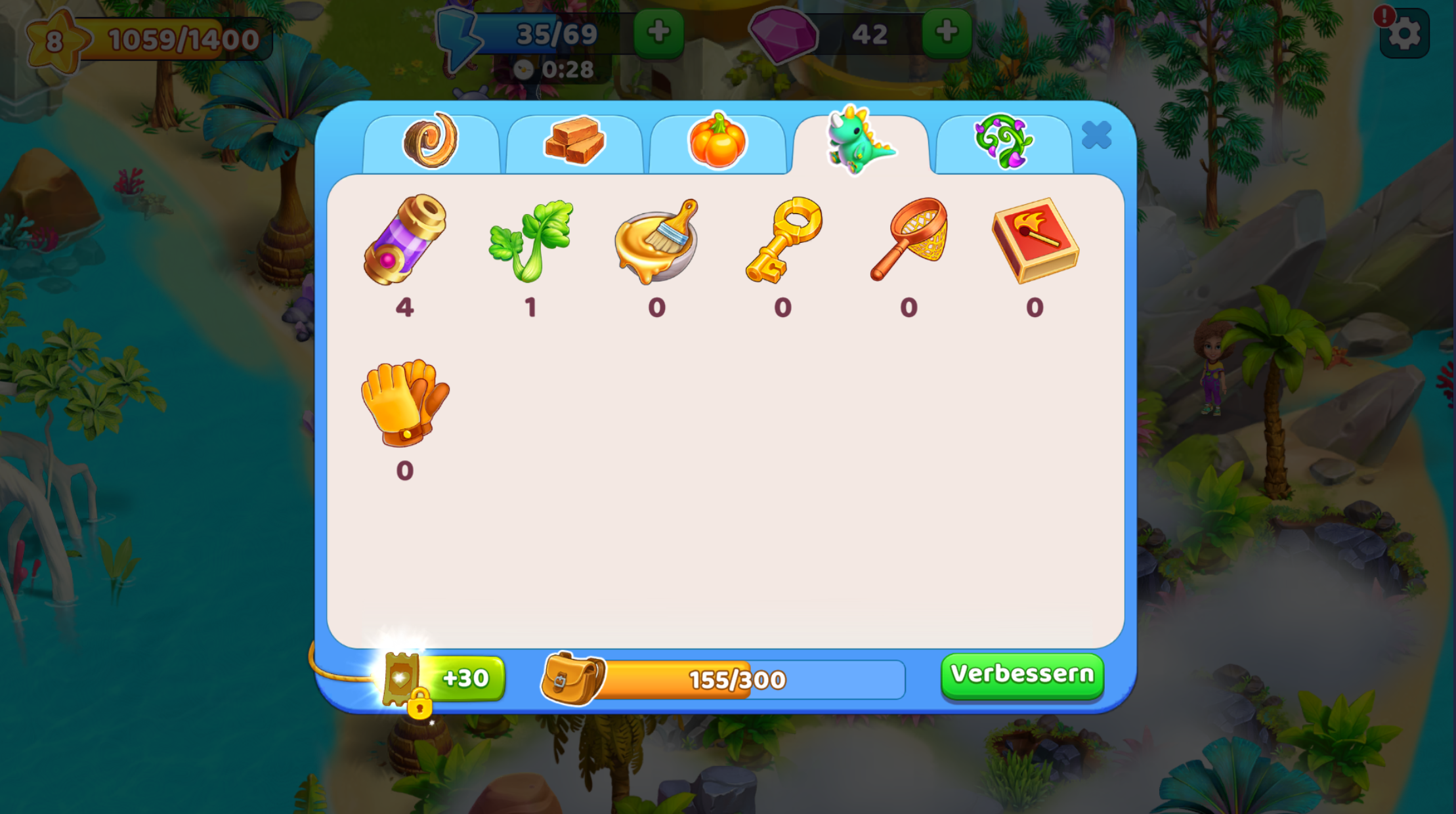Buy gems with the green plus button
The height and width of the screenshot is (814, 1456).
click(946, 32)
